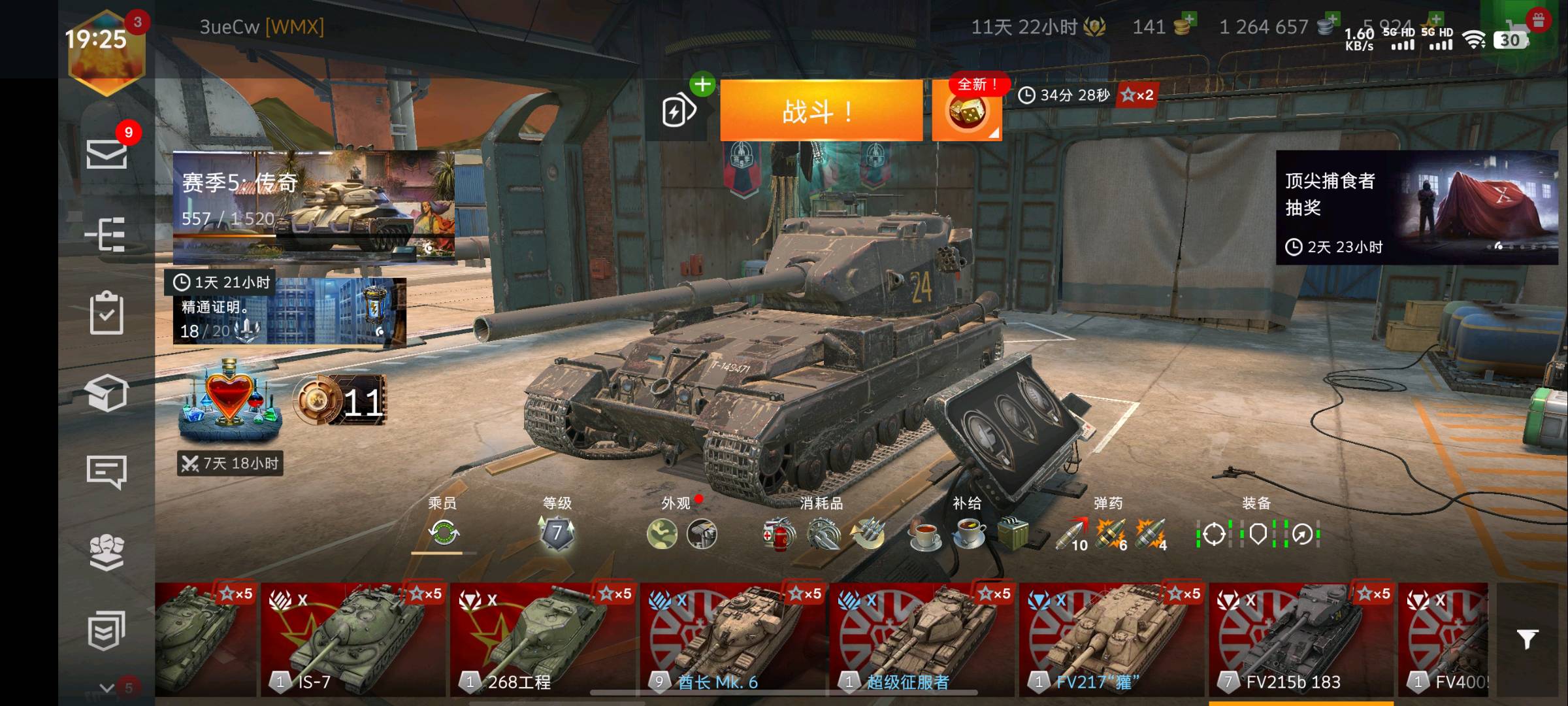Open the chat messages icon
This screenshot has width=1568, height=706.
coord(106,472)
